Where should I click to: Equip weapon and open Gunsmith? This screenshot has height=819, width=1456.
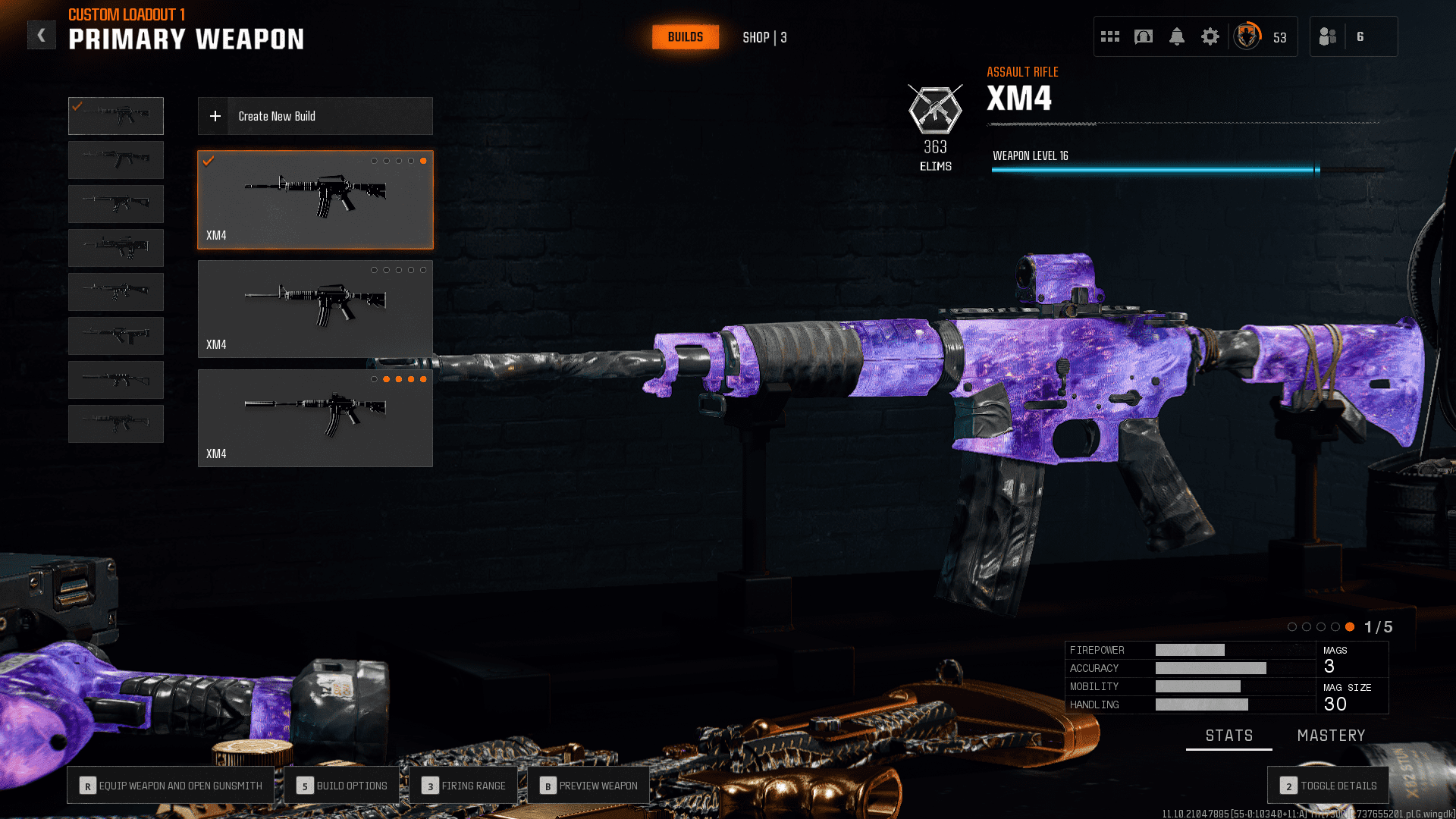pyautogui.click(x=171, y=786)
